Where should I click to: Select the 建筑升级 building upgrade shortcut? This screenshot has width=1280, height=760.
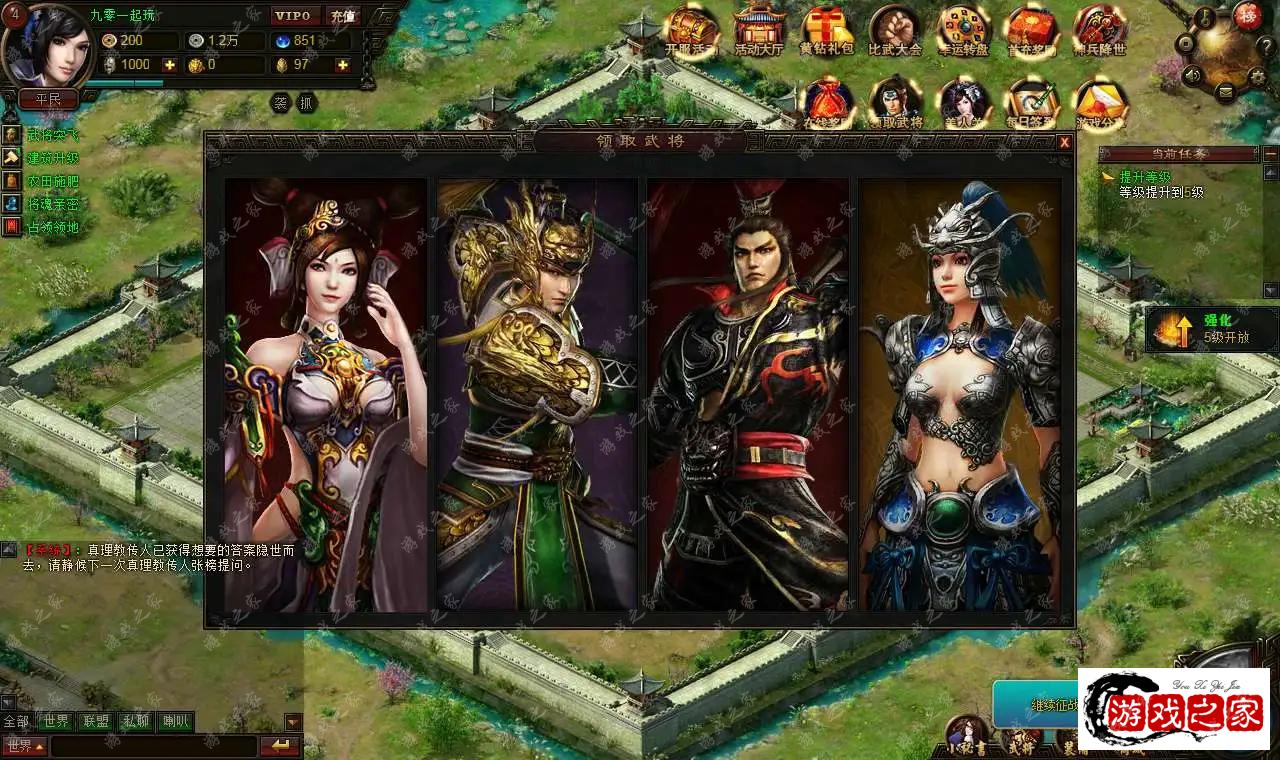pyautogui.click(x=52, y=158)
